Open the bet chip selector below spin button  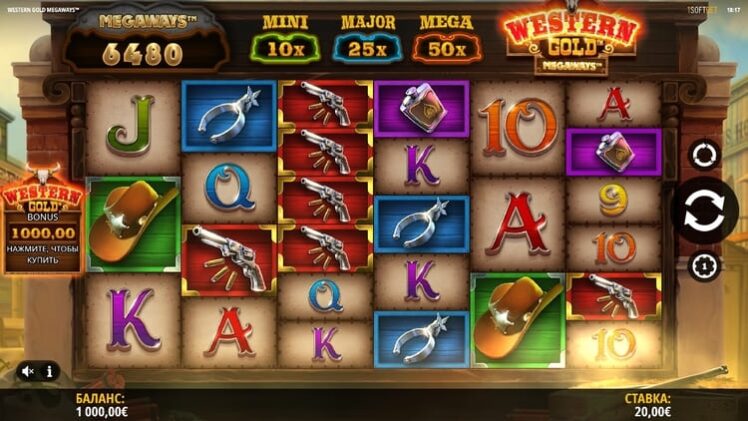(x=704, y=266)
